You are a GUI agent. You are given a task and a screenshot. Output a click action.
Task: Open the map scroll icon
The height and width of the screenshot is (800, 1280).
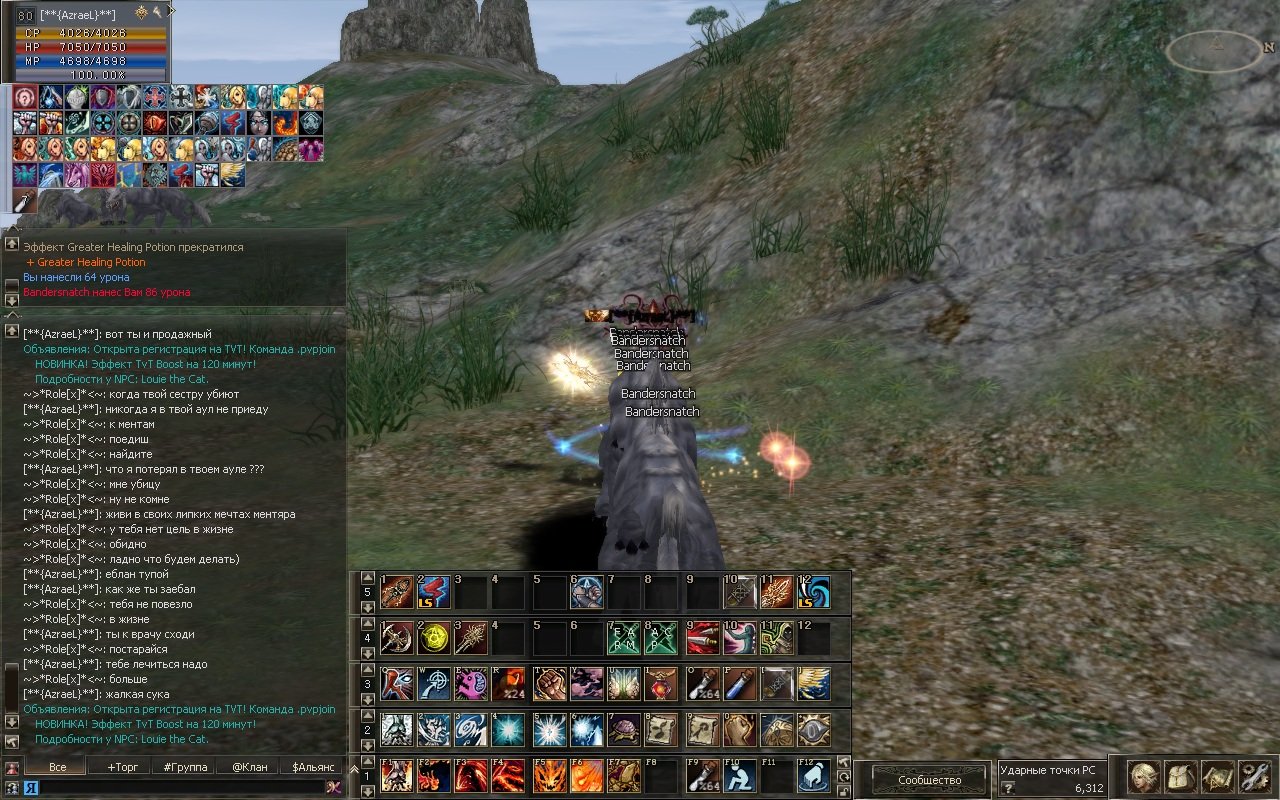pyautogui.click(x=1217, y=777)
